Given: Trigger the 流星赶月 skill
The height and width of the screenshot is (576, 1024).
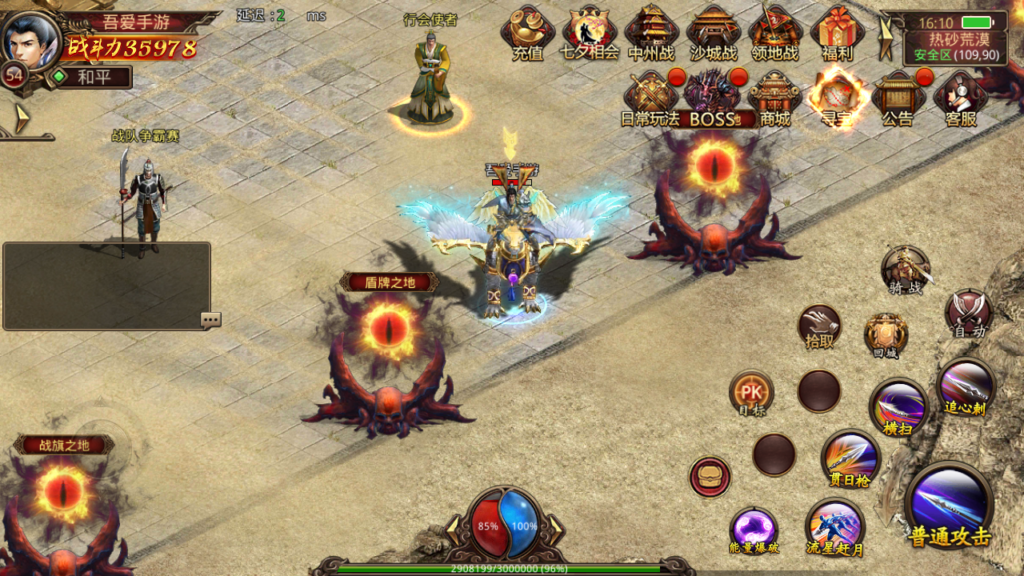Looking at the screenshot, I should 834,528.
